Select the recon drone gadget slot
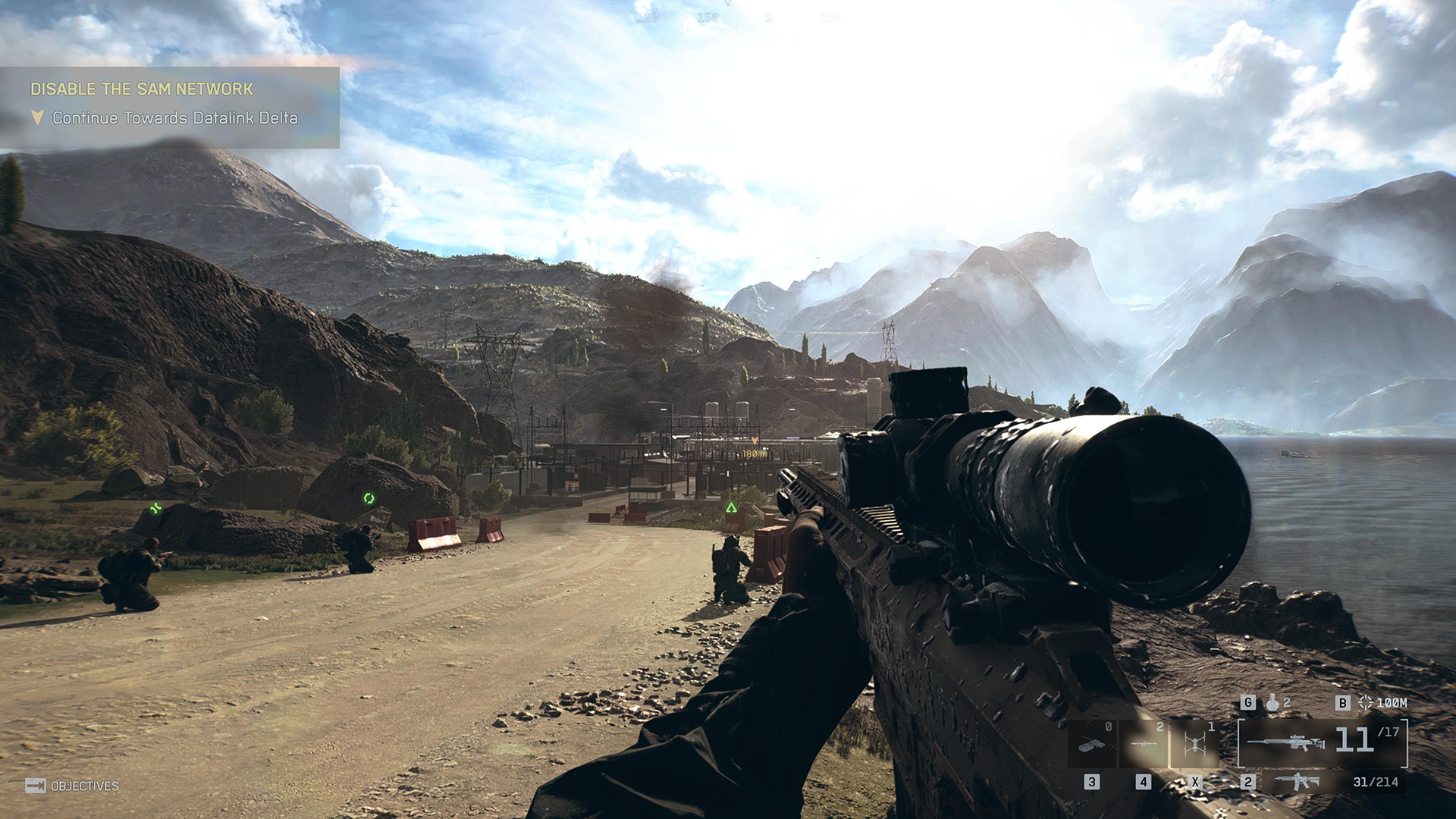This screenshot has height=819, width=1456. 1194,743
